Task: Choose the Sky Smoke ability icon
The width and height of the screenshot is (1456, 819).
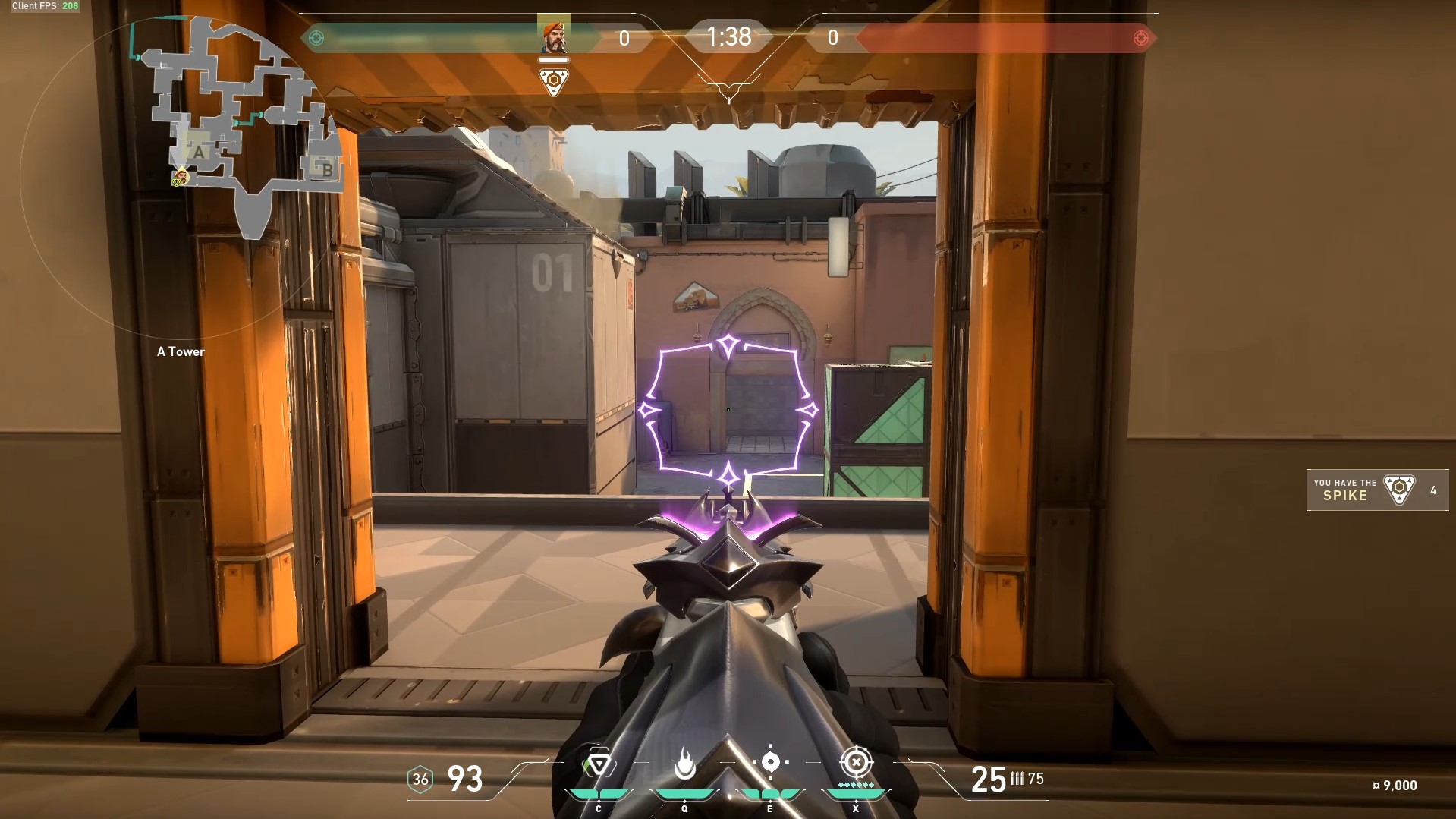Action: pyautogui.click(x=770, y=762)
